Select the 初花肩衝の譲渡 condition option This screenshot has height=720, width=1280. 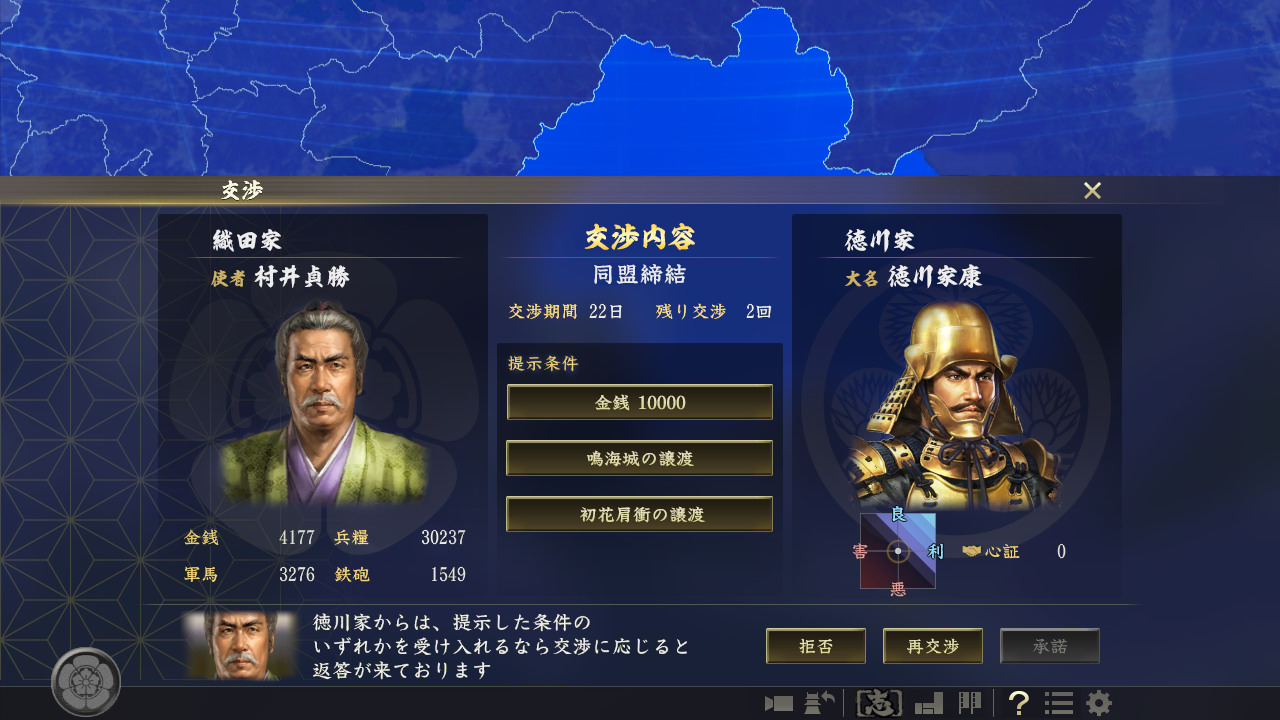pyautogui.click(x=639, y=514)
